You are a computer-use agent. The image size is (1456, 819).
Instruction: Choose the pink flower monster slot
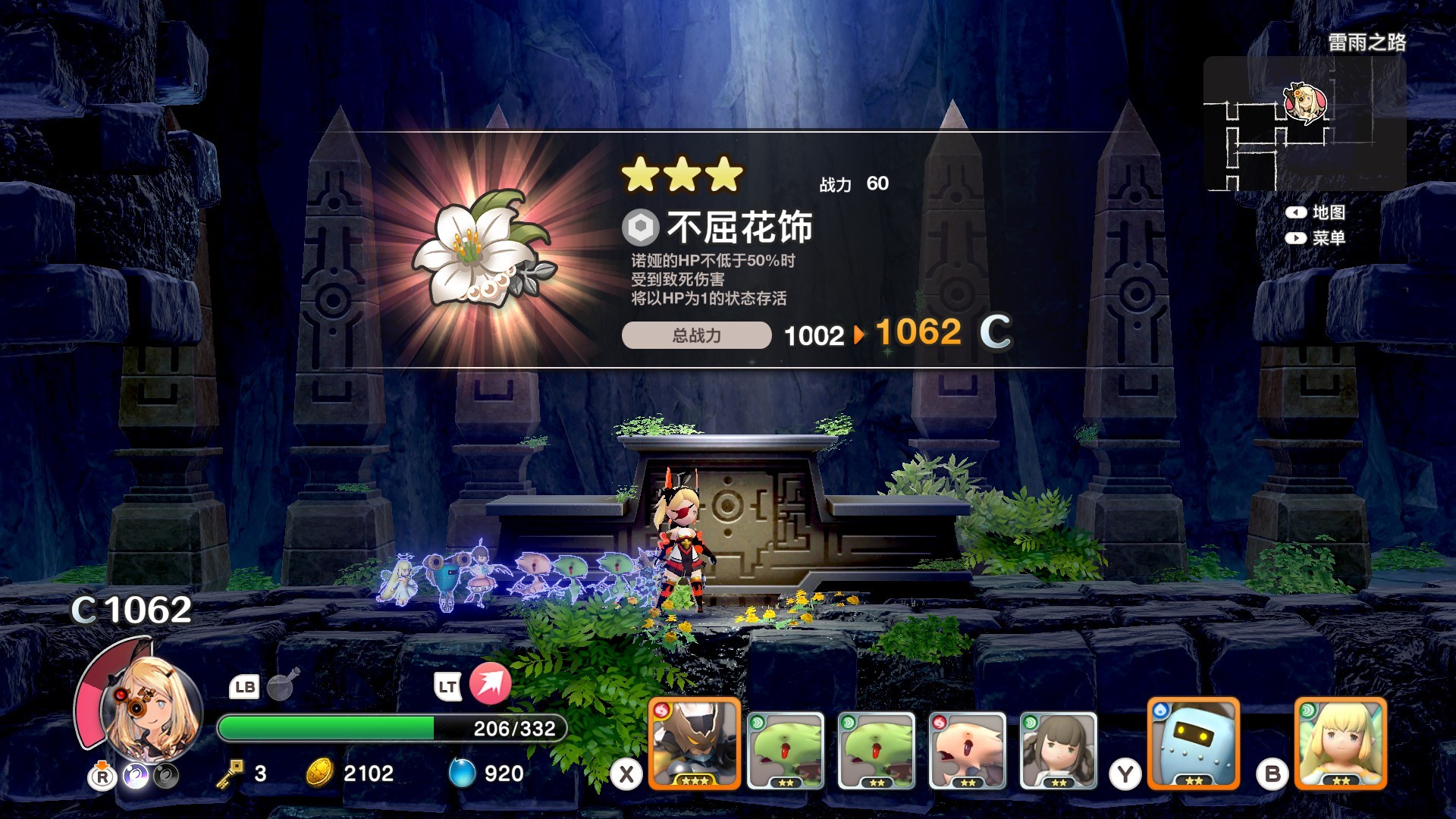(967, 750)
